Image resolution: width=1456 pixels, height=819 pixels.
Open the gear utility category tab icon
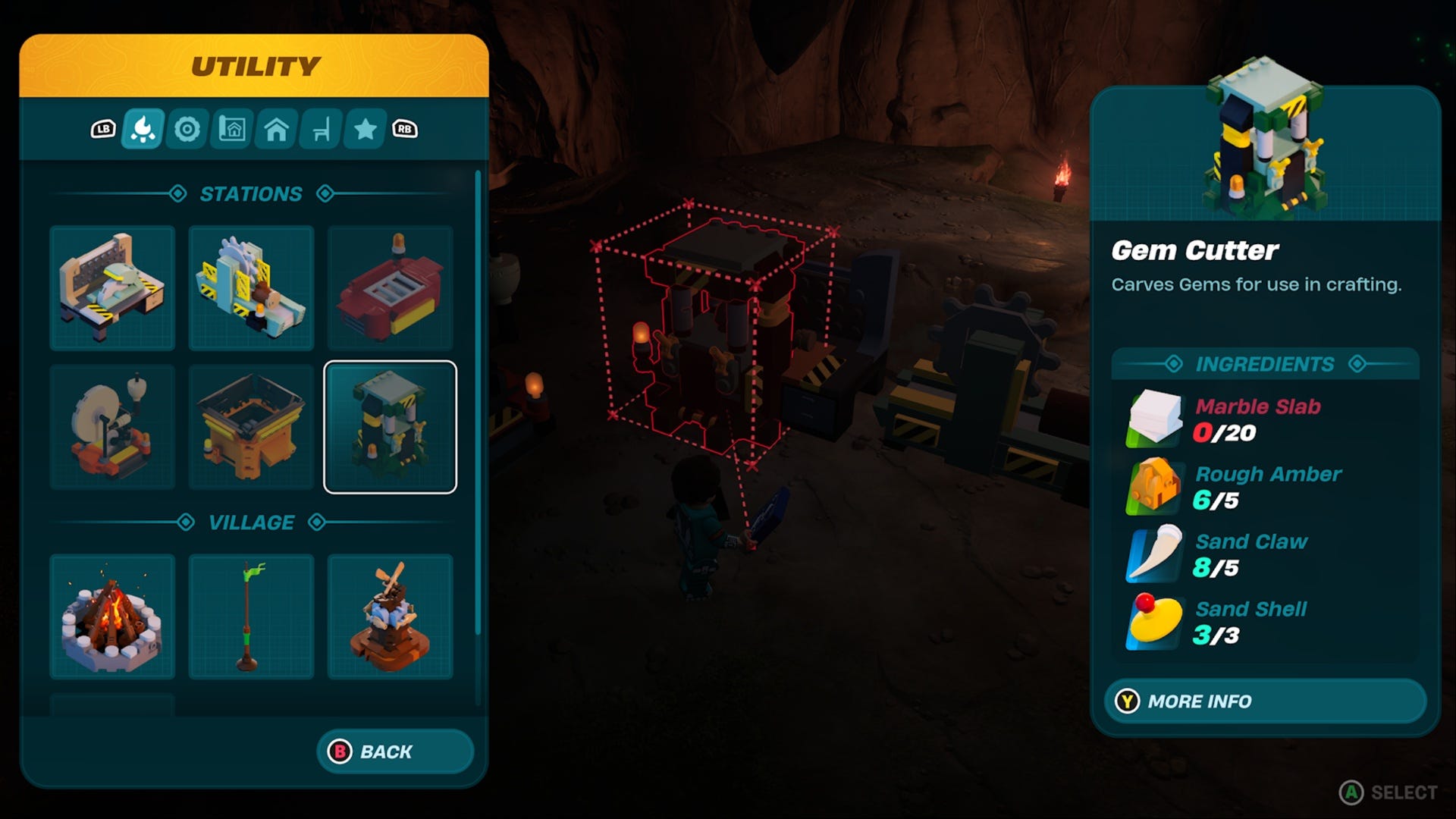(187, 129)
